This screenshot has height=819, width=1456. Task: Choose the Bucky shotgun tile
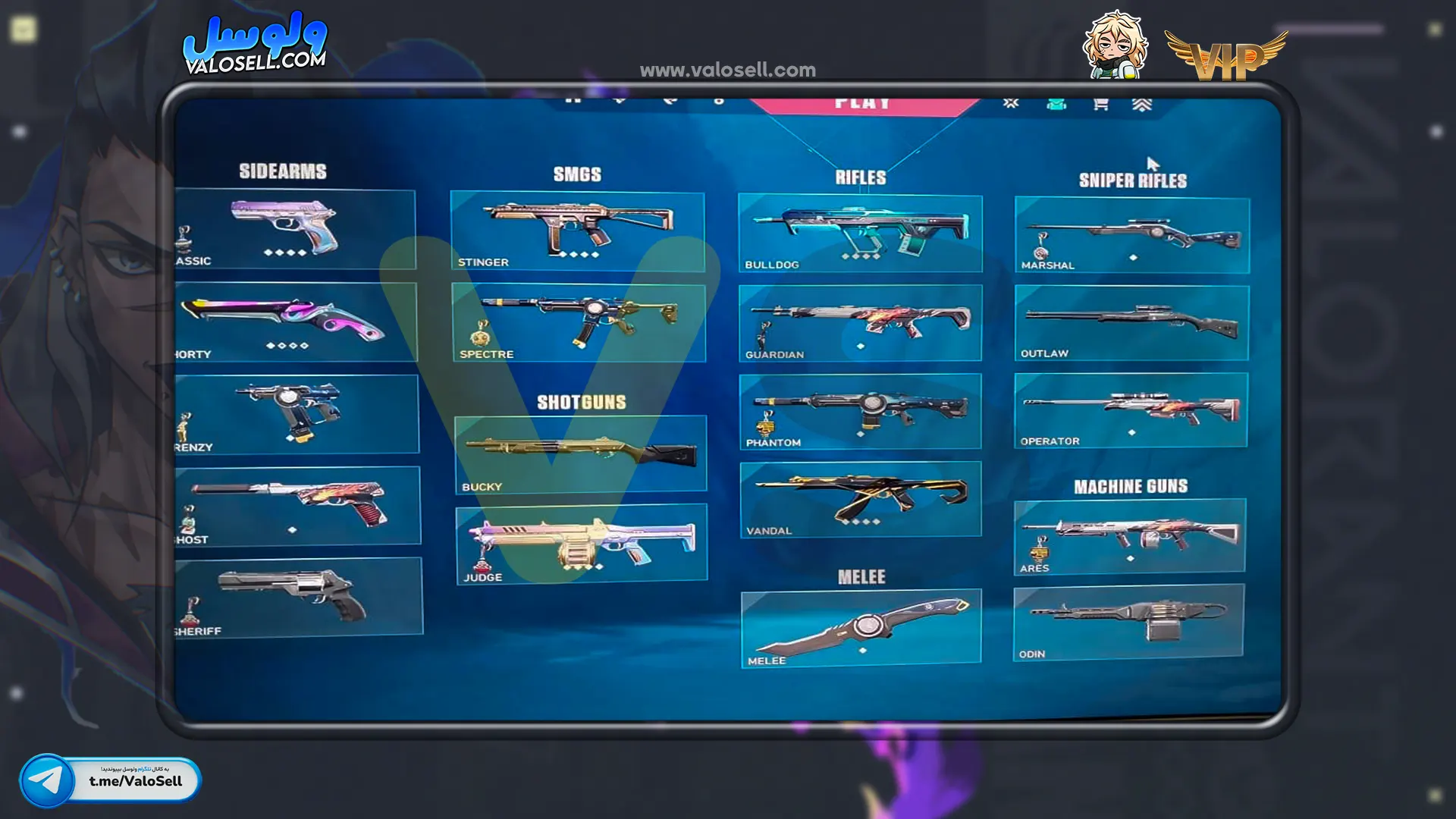click(x=580, y=453)
